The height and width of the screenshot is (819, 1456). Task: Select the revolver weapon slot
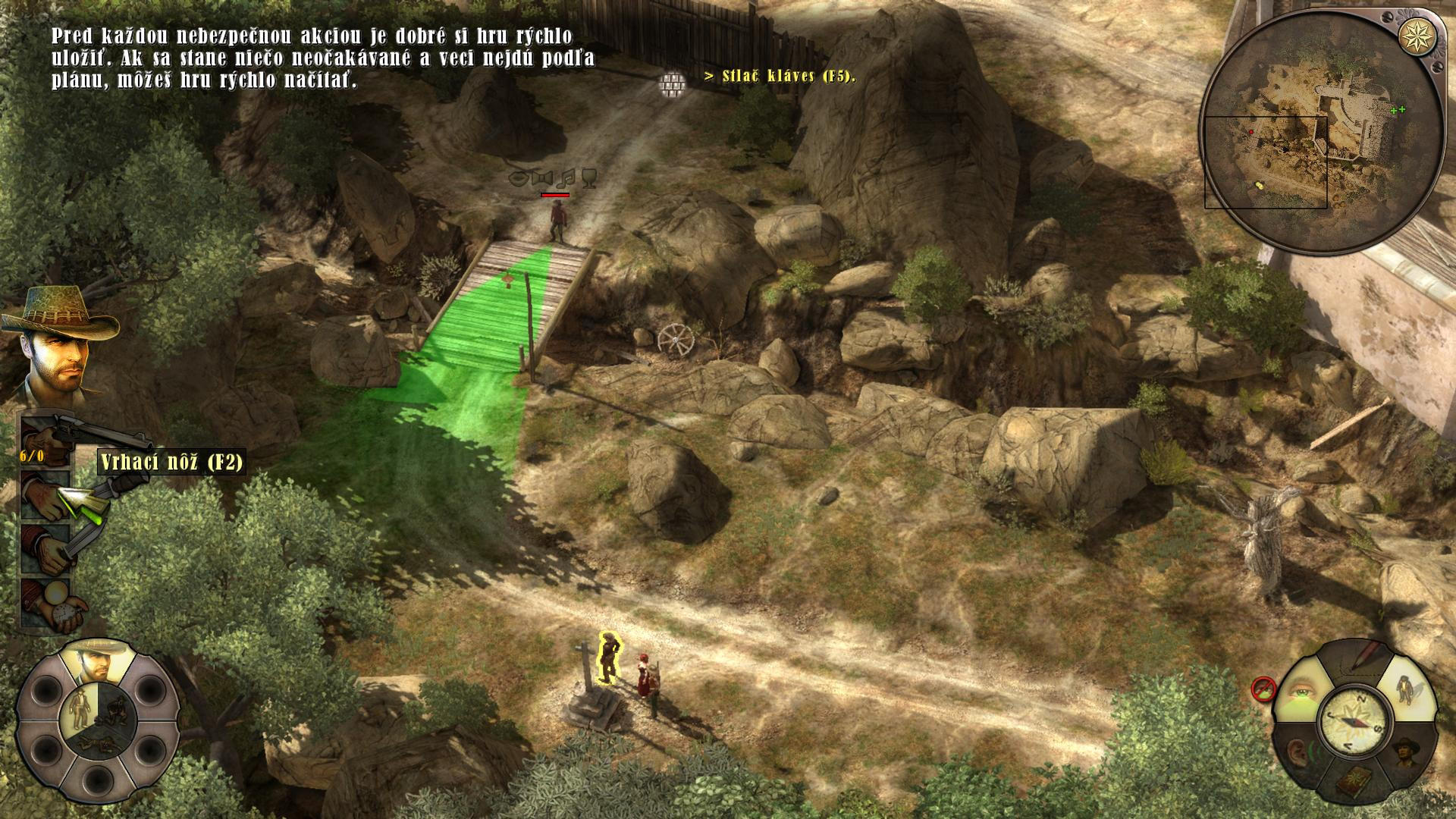(x=47, y=437)
